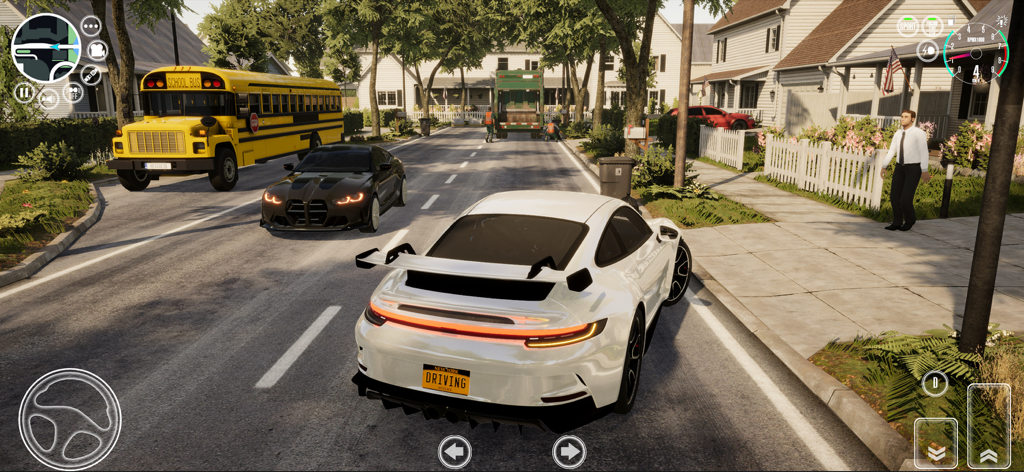The width and height of the screenshot is (1024, 472).
Task: Turn right with the right arrow button
Action: (x=569, y=451)
